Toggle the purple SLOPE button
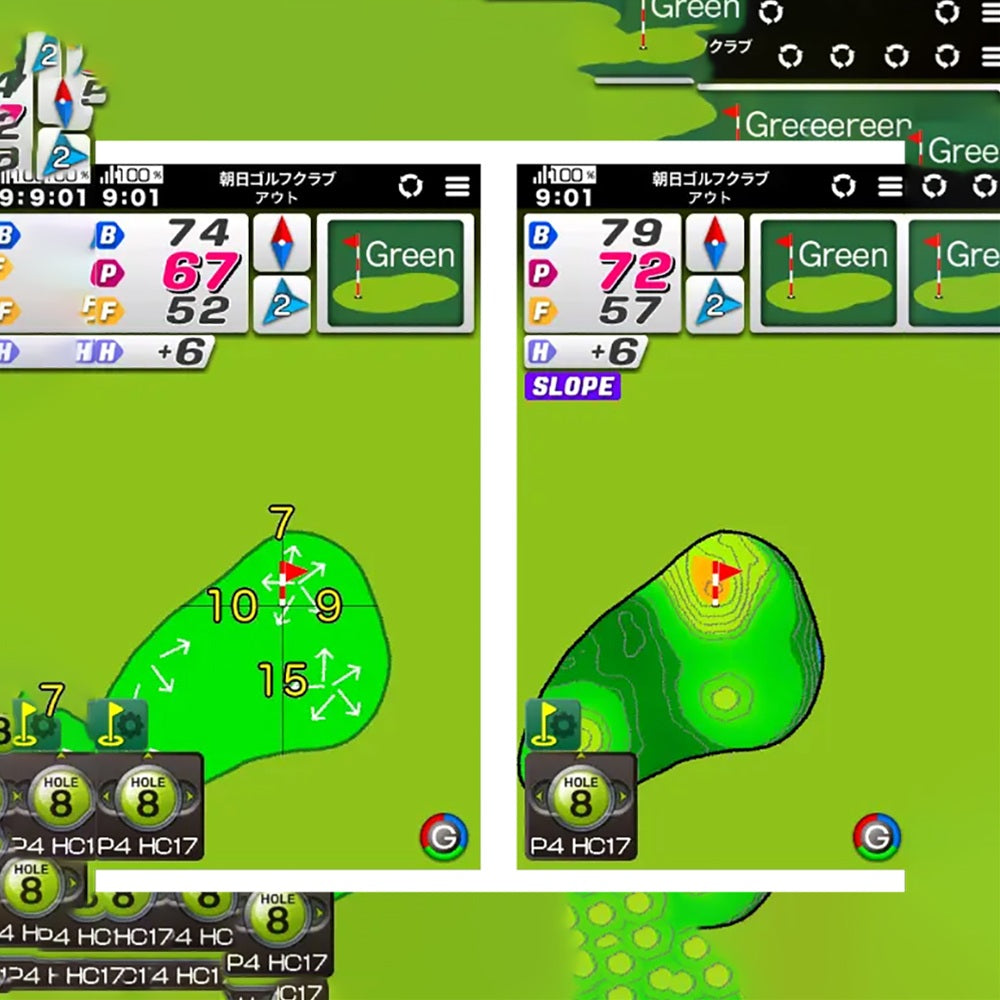 point(572,387)
